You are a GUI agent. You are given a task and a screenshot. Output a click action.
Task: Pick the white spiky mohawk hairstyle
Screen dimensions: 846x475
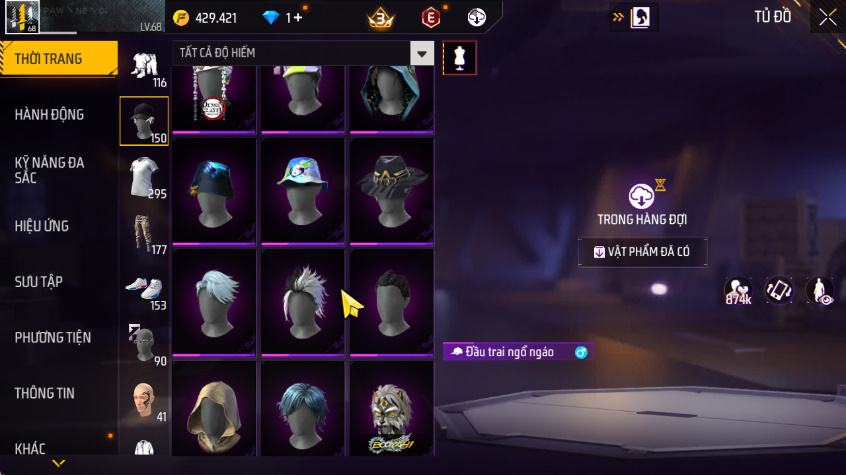303,300
